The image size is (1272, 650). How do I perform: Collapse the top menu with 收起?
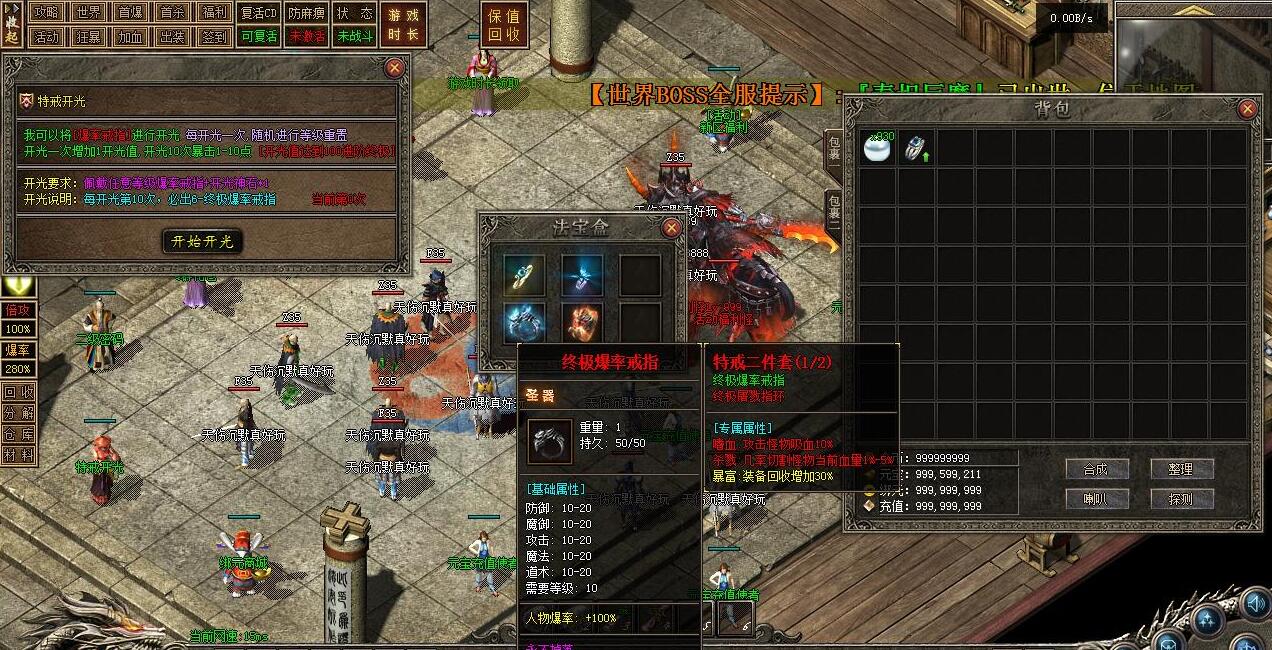tap(12, 24)
